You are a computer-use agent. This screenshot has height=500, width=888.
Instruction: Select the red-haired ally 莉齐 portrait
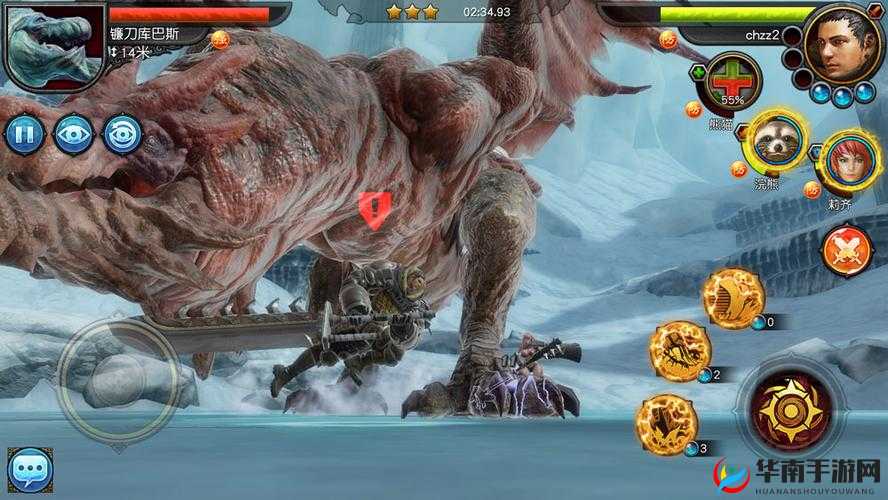tap(845, 161)
